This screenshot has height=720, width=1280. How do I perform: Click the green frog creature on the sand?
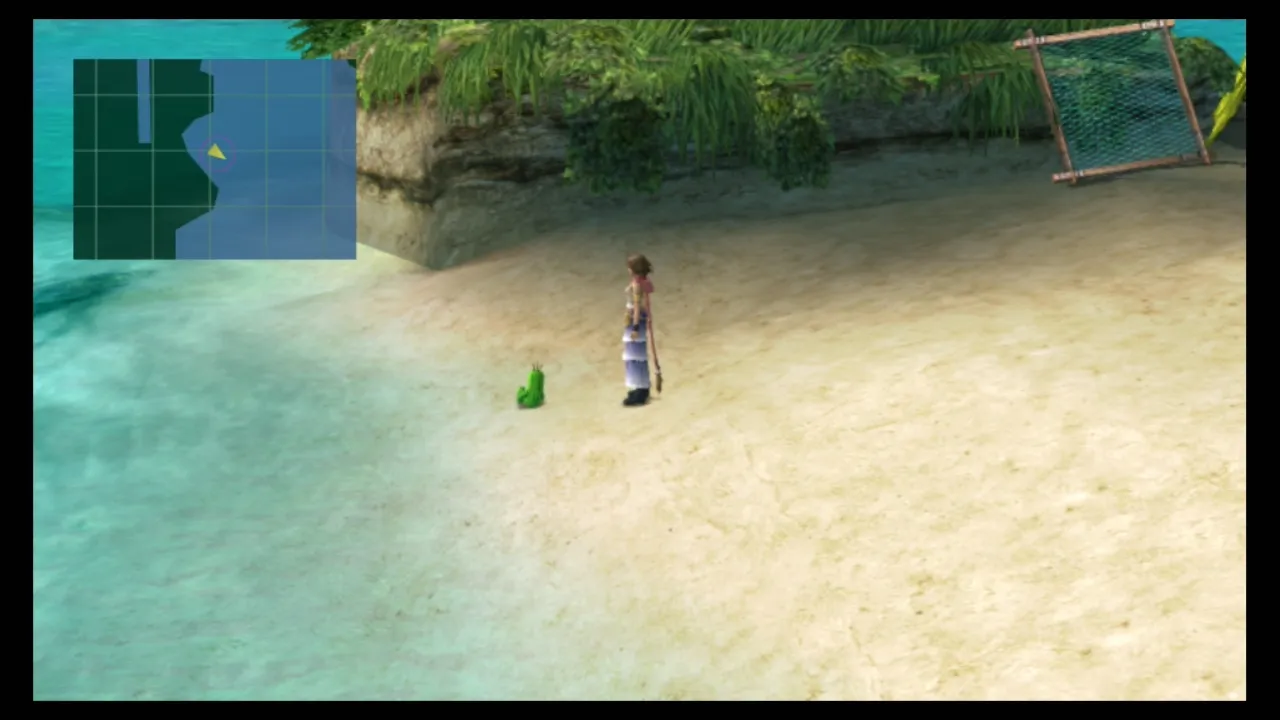tap(531, 388)
